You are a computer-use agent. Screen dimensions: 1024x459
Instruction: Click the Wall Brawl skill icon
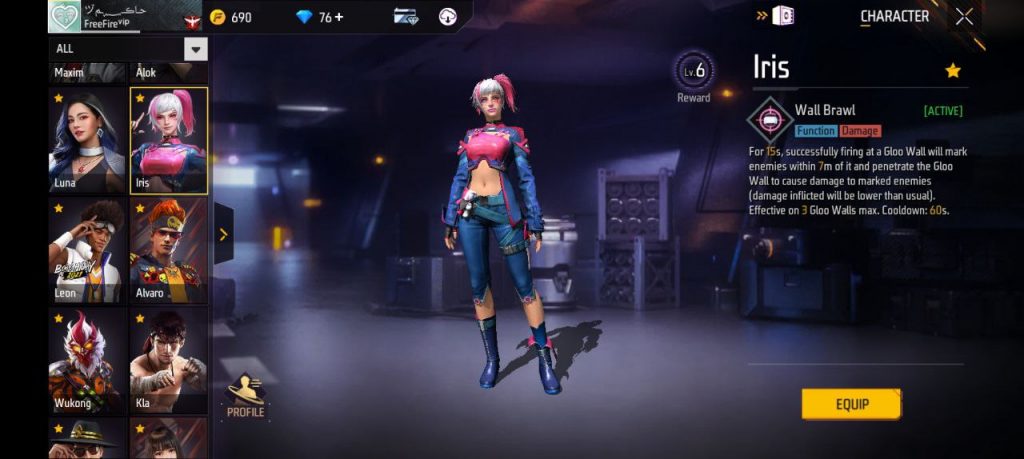770,120
